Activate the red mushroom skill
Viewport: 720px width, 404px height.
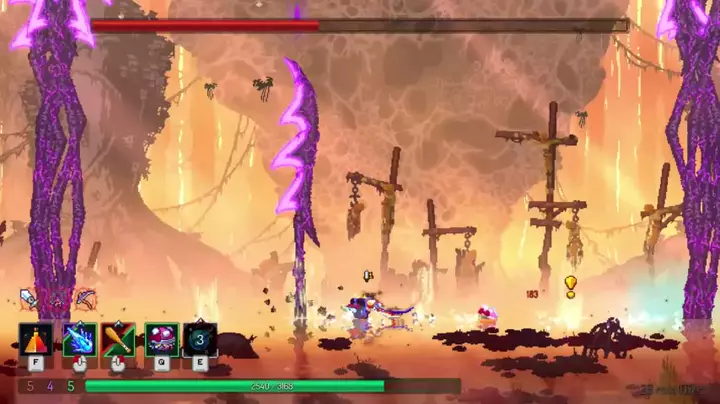tap(160, 340)
